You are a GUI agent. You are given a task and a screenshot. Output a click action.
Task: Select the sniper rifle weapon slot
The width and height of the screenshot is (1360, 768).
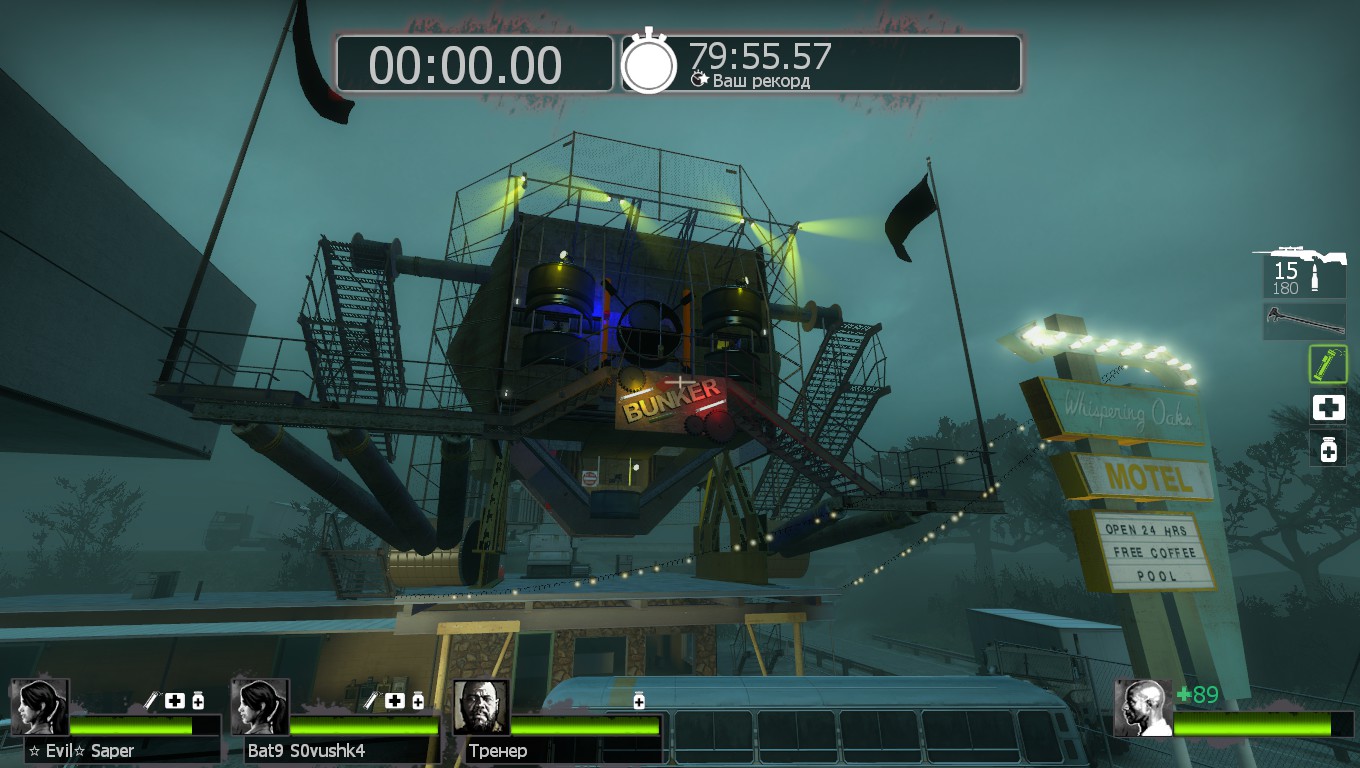(x=1304, y=271)
